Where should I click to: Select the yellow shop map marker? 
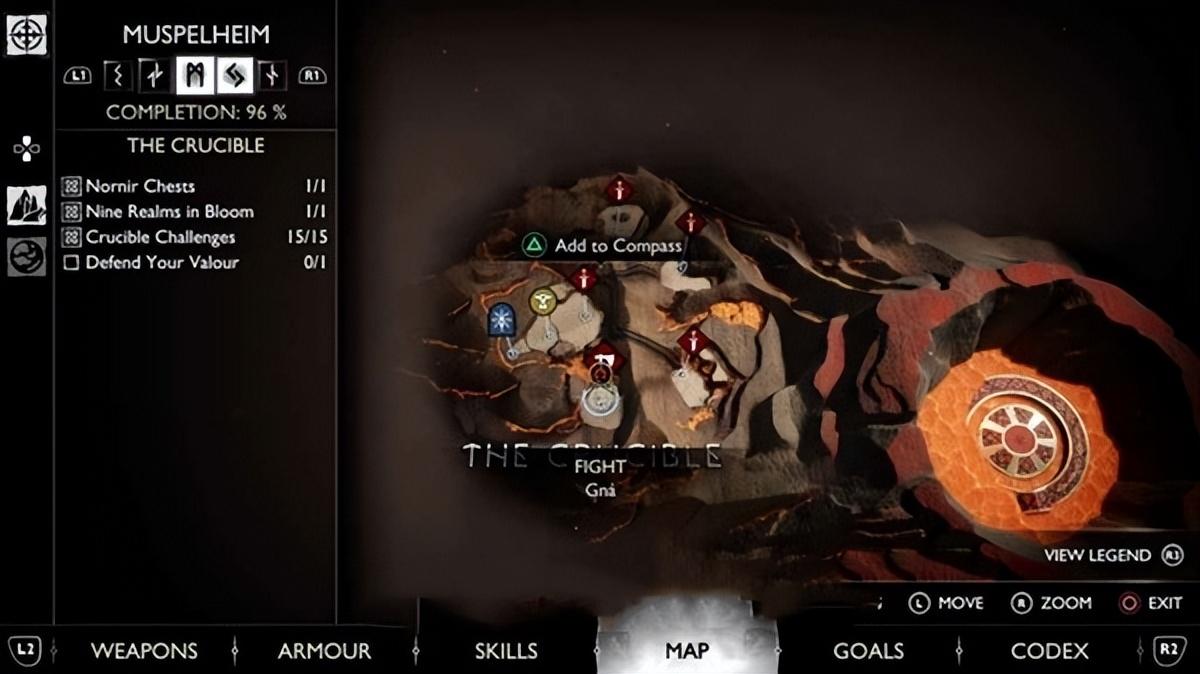[543, 300]
